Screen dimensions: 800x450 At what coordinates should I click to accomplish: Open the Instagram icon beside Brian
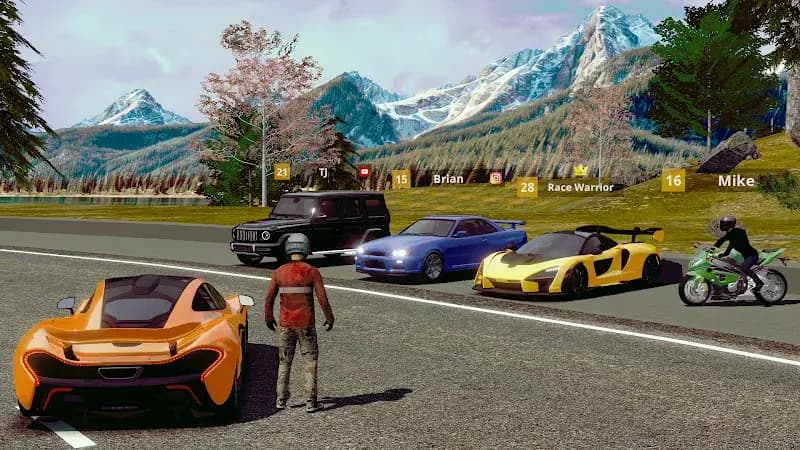tap(496, 178)
